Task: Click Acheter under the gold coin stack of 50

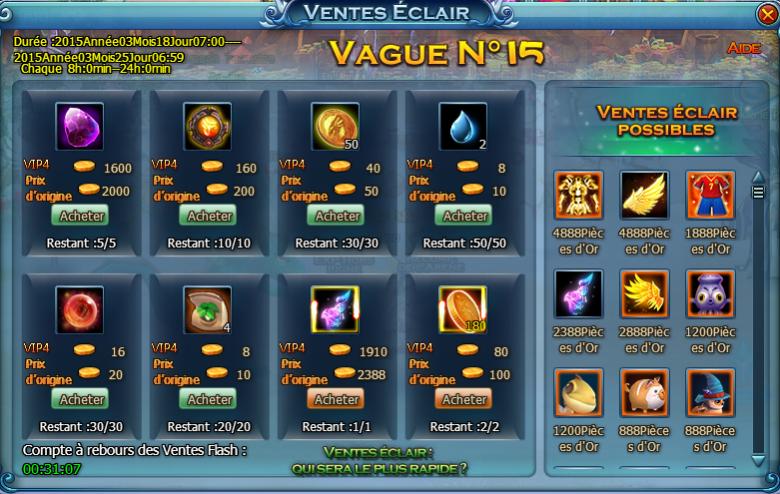Action: 338,215
